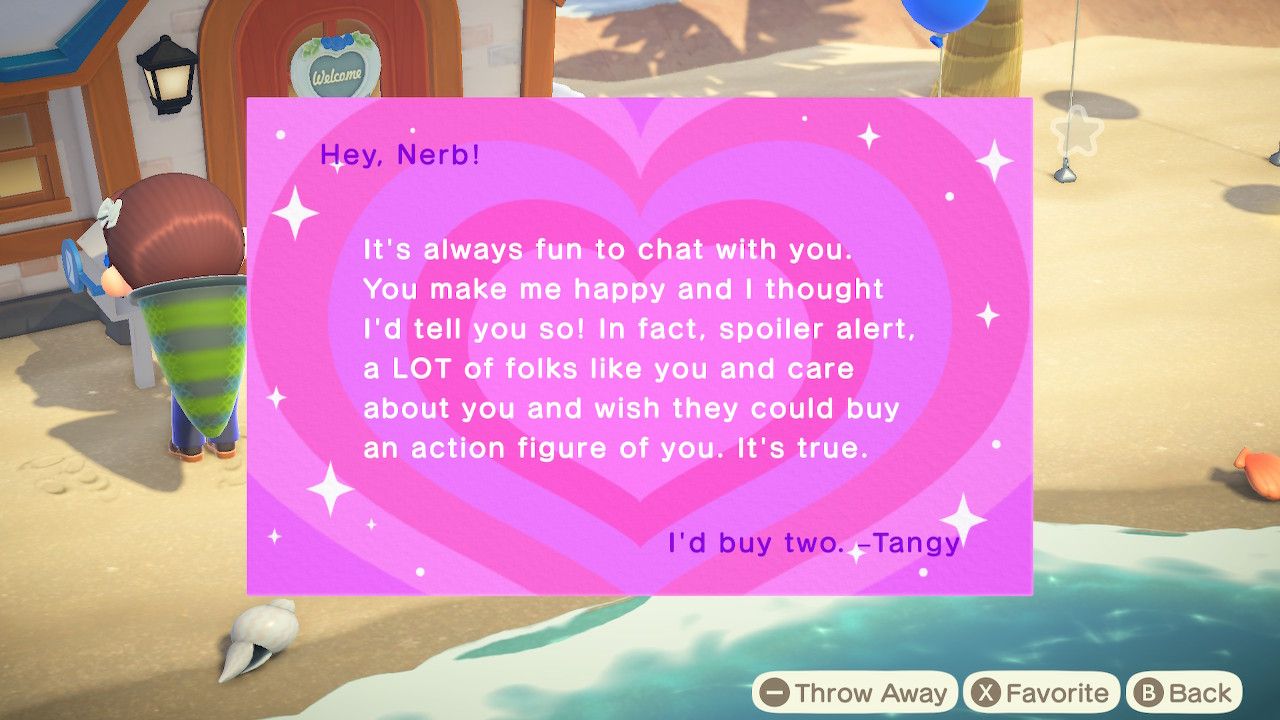Click the greeting text Hey, Nerb!
1280x720 pixels.
[402, 155]
